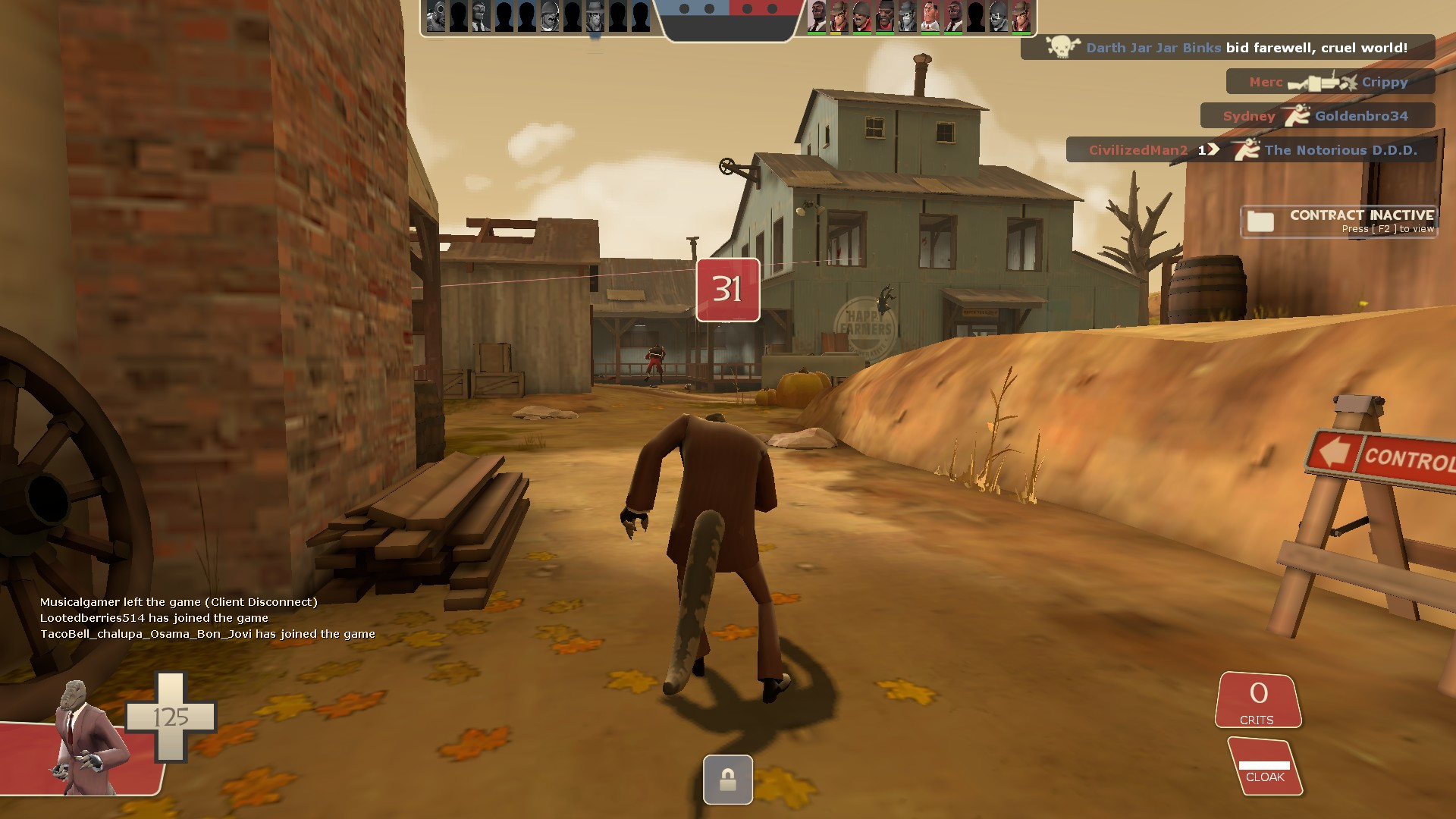
Task: Click the skull icon beside Darth Jar Jar Binks
Action: [1061, 48]
